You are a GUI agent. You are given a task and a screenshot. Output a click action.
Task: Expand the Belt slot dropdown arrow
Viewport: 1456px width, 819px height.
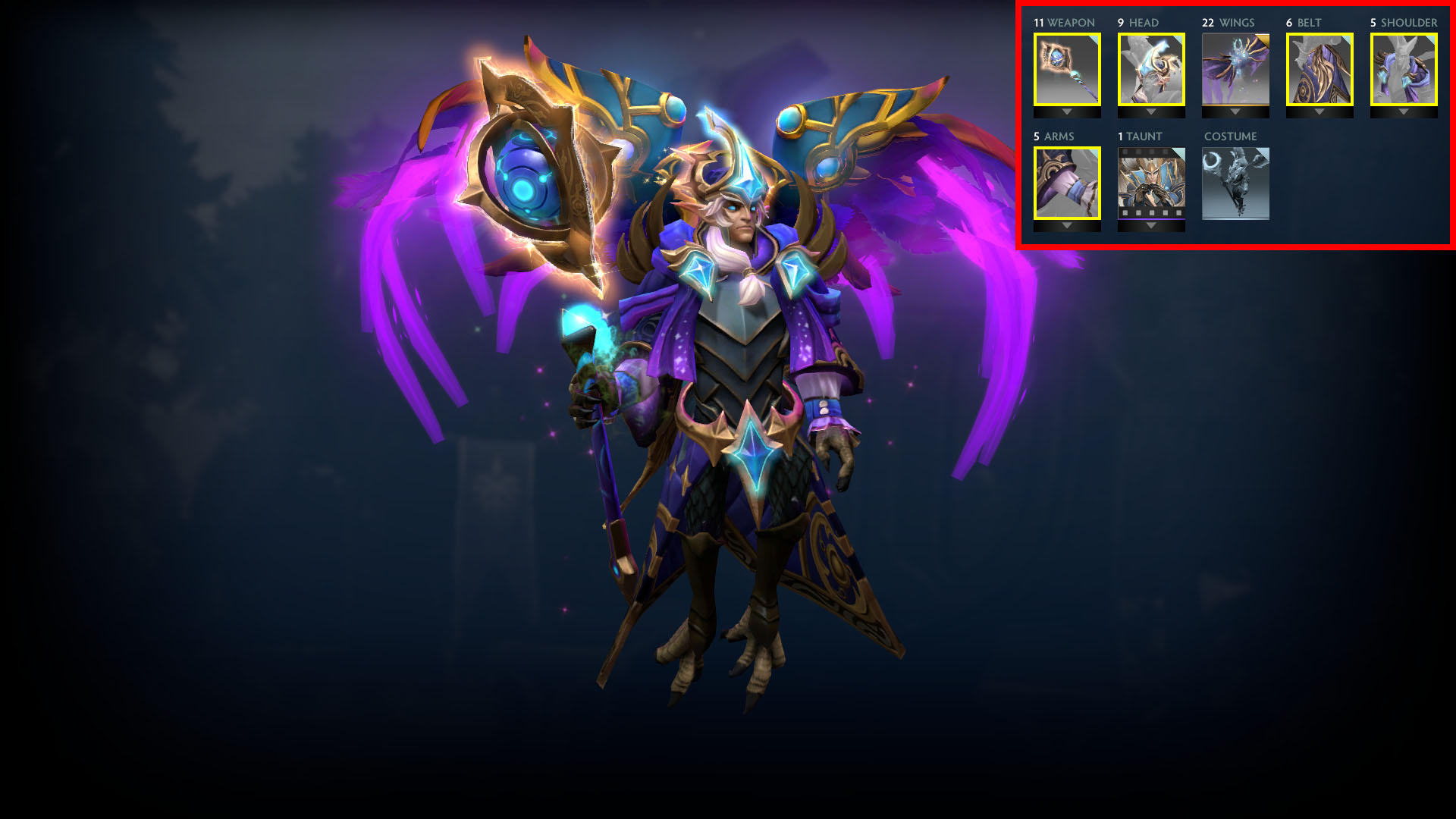click(1319, 111)
